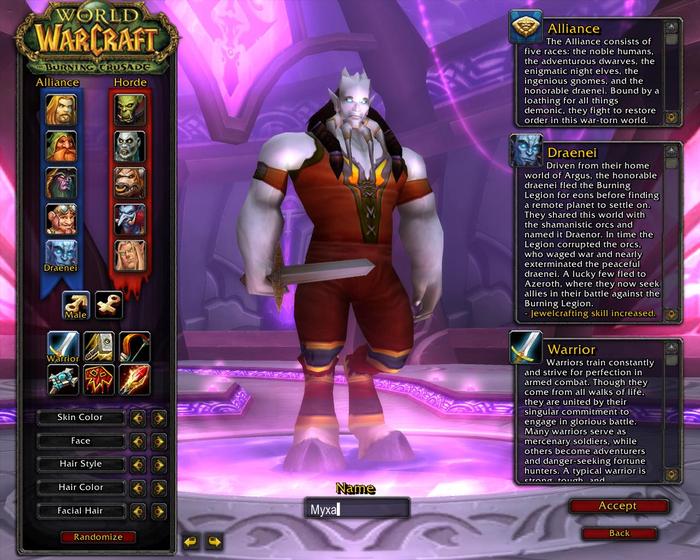Pick the Undead race portrait
This screenshot has width=700, height=560.
pyautogui.click(x=129, y=146)
